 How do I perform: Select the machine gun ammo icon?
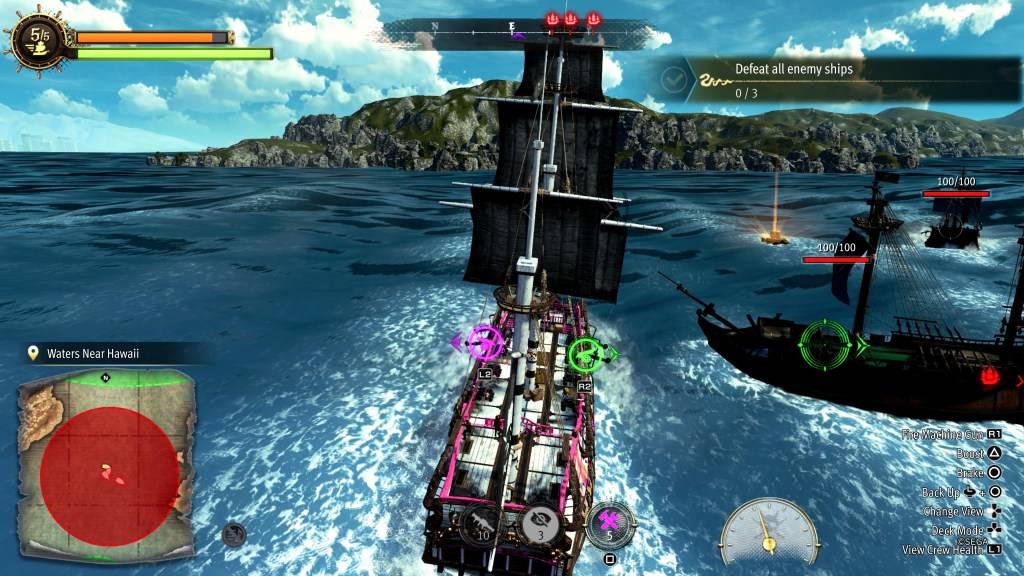pos(483,521)
